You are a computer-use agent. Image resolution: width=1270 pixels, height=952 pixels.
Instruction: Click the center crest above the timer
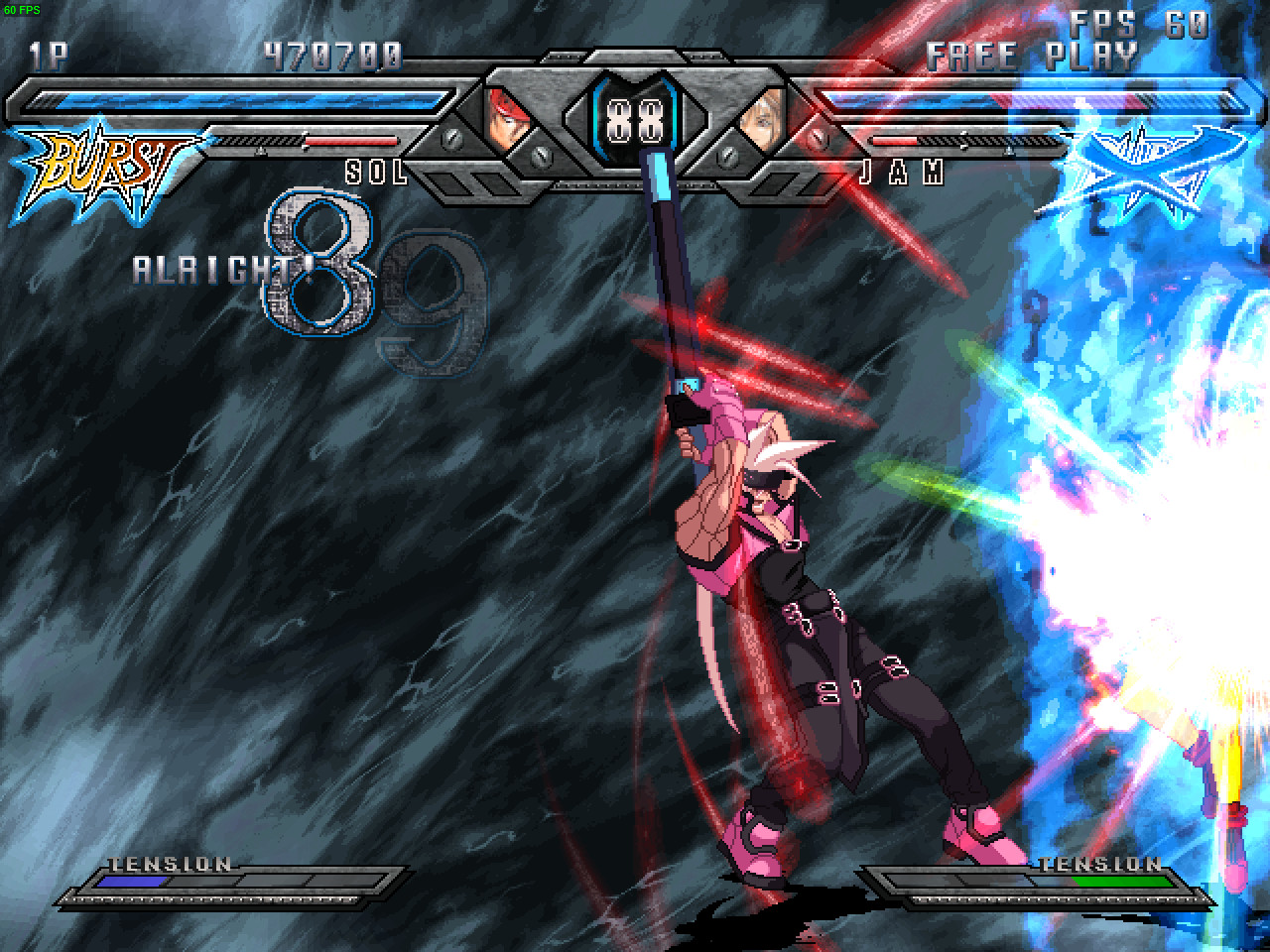click(635, 55)
